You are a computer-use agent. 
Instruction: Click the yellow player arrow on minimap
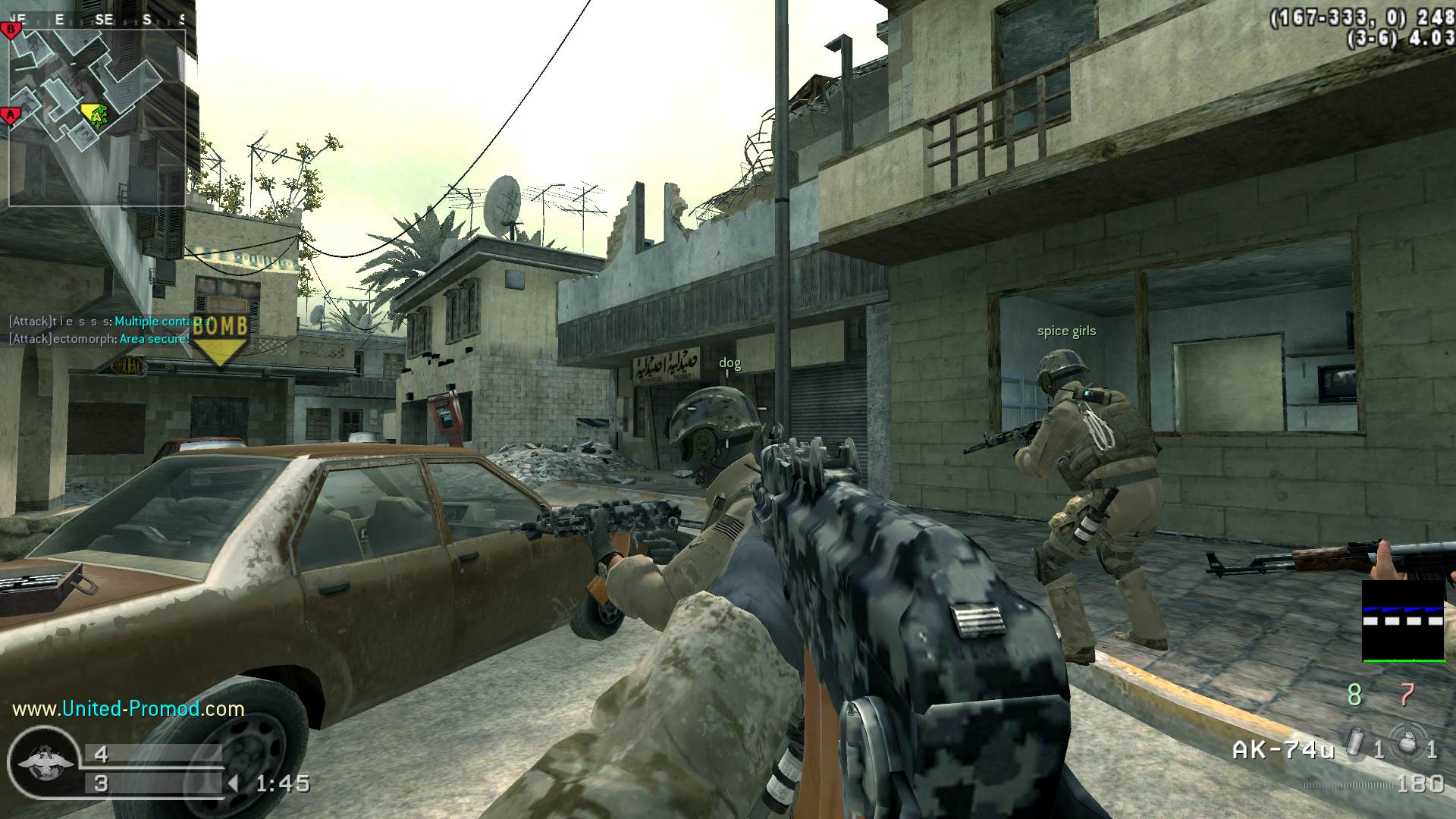click(x=92, y=113)
